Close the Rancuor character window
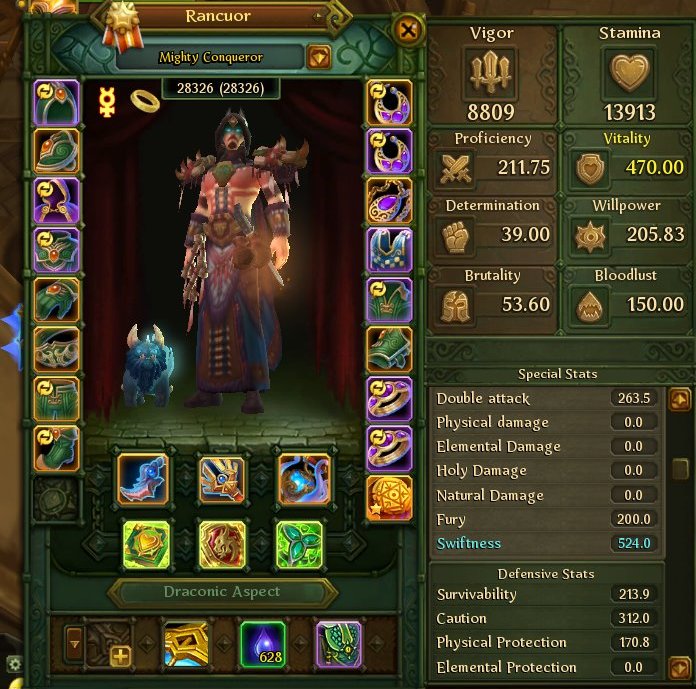 (x=408, y=30)
